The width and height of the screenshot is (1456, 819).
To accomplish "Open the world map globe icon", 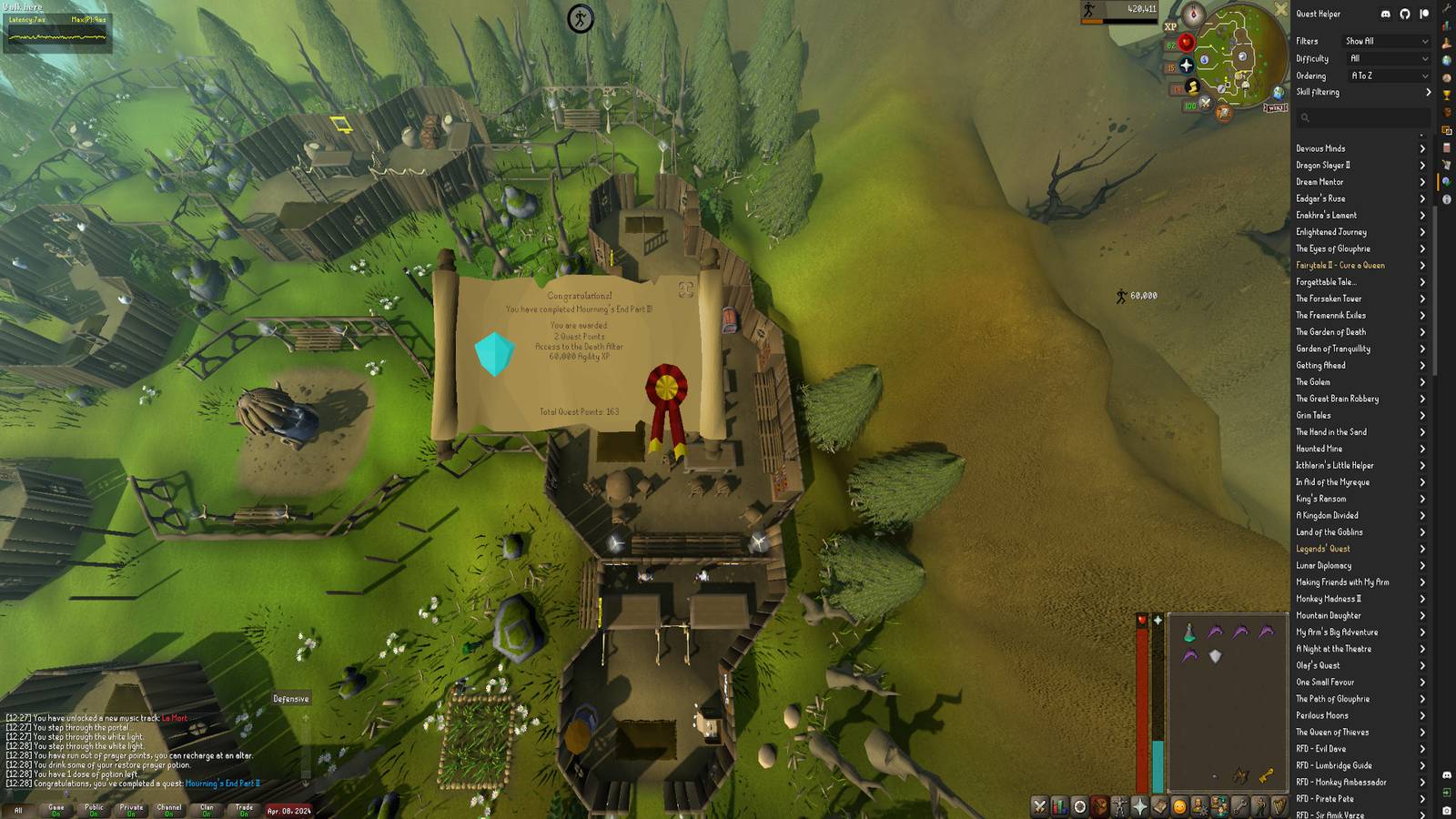I will 1278,93.
